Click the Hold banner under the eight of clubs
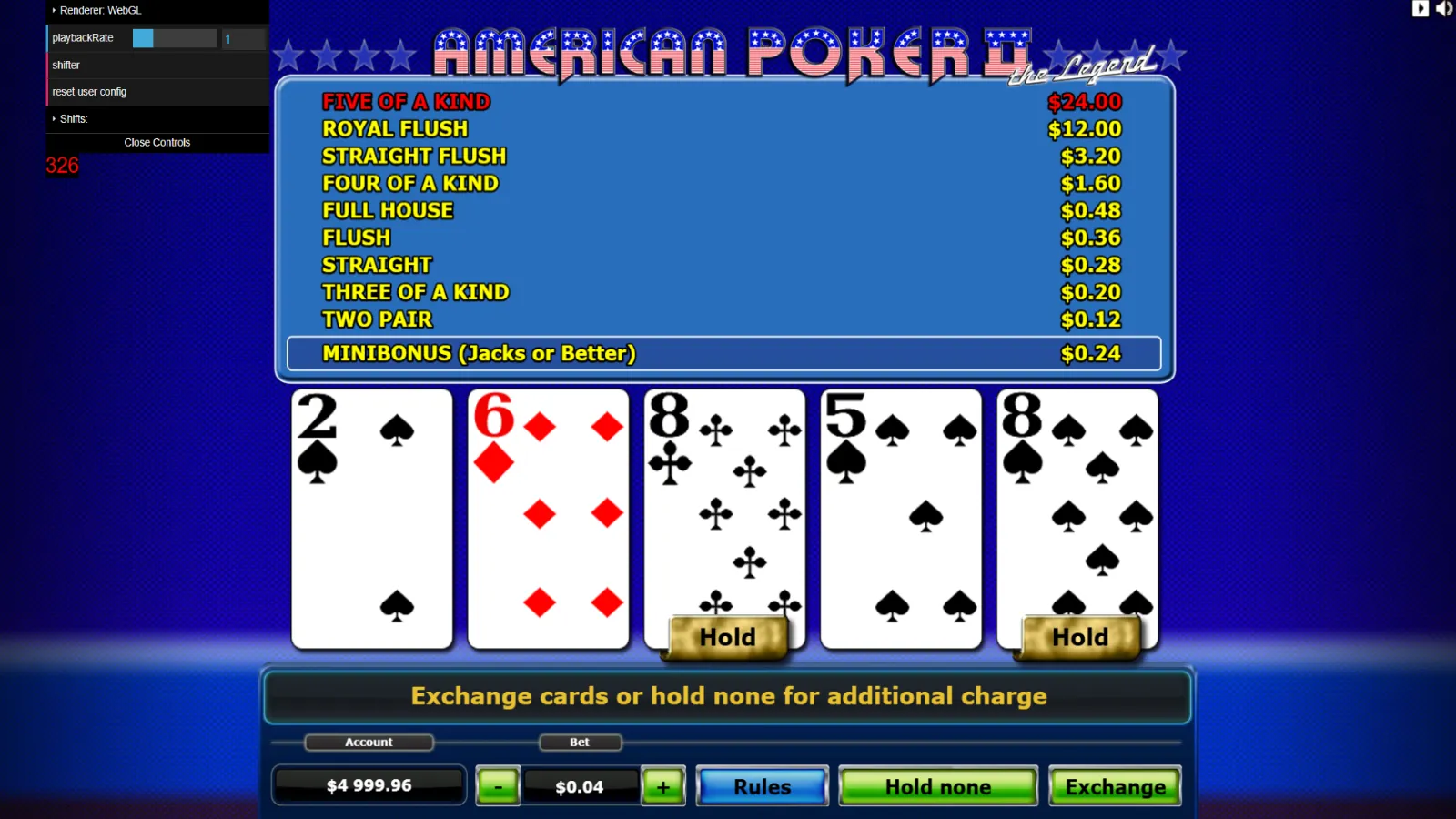This screenshot has width=1456, height=819. tap(727, 637)
